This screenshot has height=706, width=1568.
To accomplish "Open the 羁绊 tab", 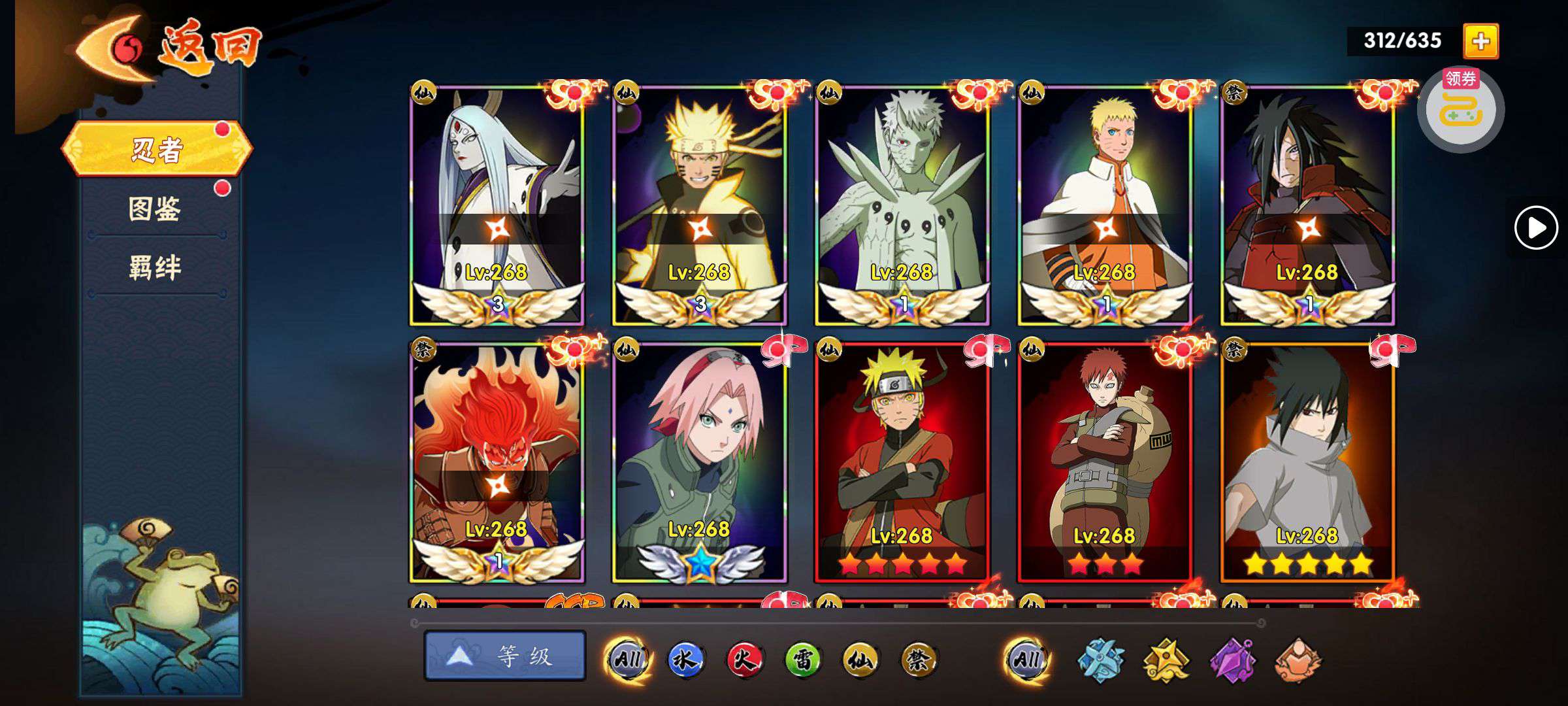I will click(155, 268).
